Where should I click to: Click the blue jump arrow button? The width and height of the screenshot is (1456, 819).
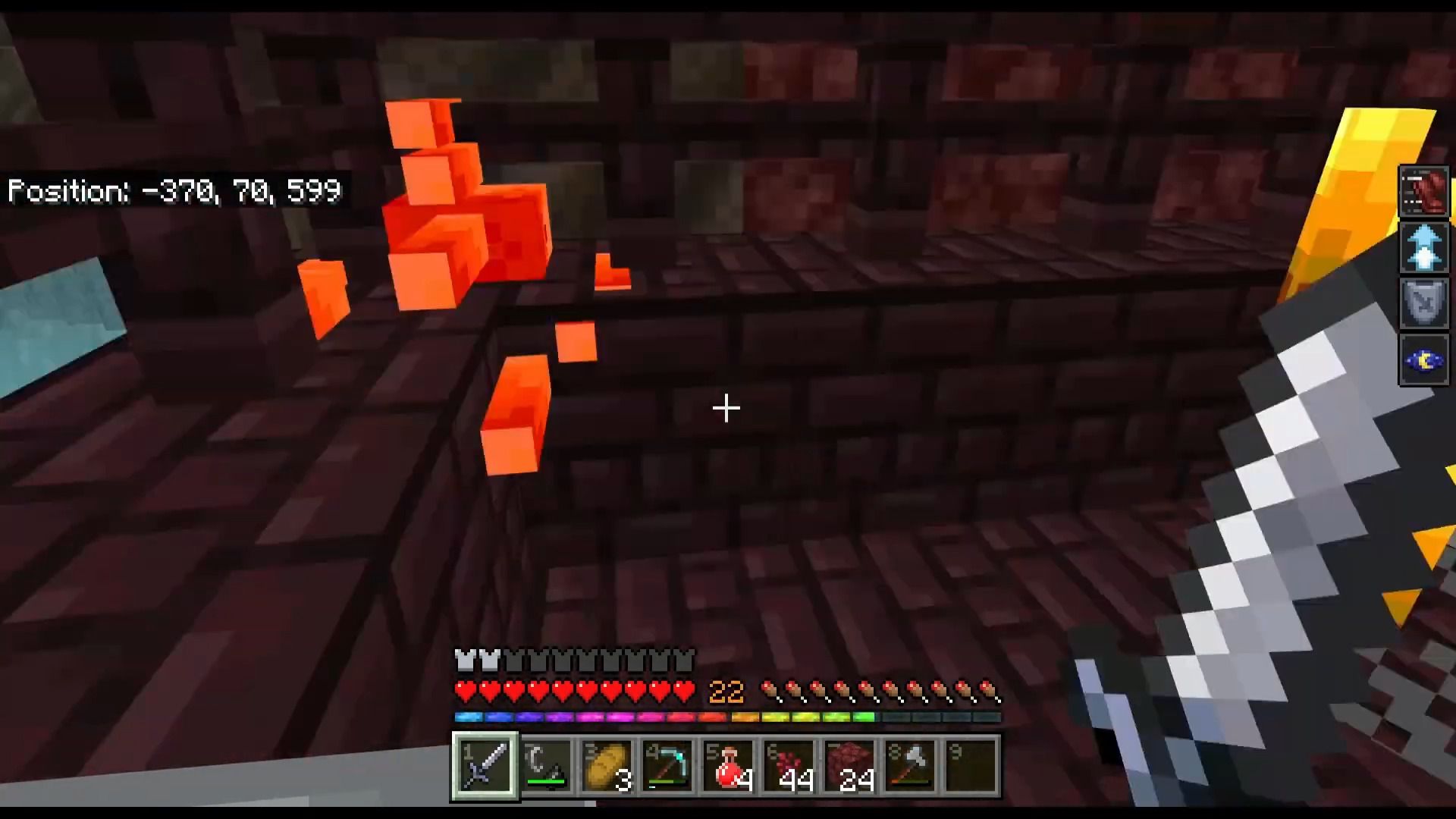point(1424,248)
